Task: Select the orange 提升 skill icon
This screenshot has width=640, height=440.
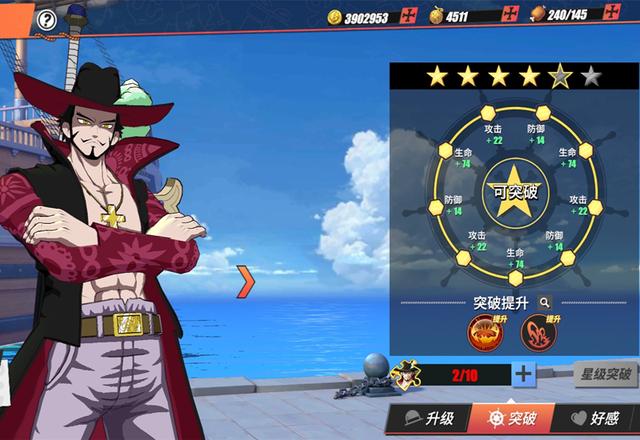Action: pos(484,331)
